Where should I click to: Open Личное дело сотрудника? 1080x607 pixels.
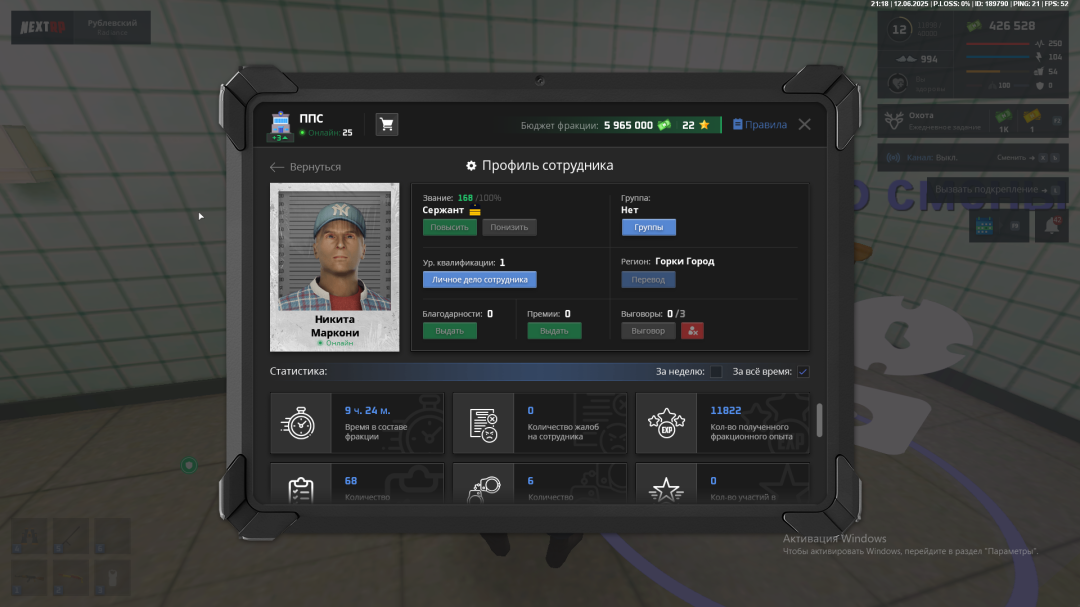pos(479,280)
